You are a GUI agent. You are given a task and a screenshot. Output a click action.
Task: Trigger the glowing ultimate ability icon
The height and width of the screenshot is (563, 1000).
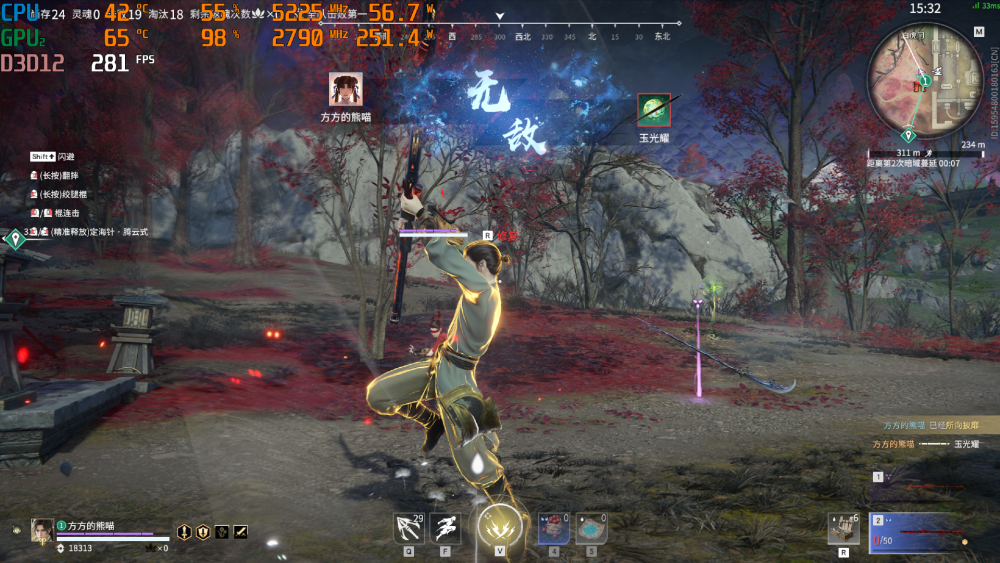(x=499, y=525)
